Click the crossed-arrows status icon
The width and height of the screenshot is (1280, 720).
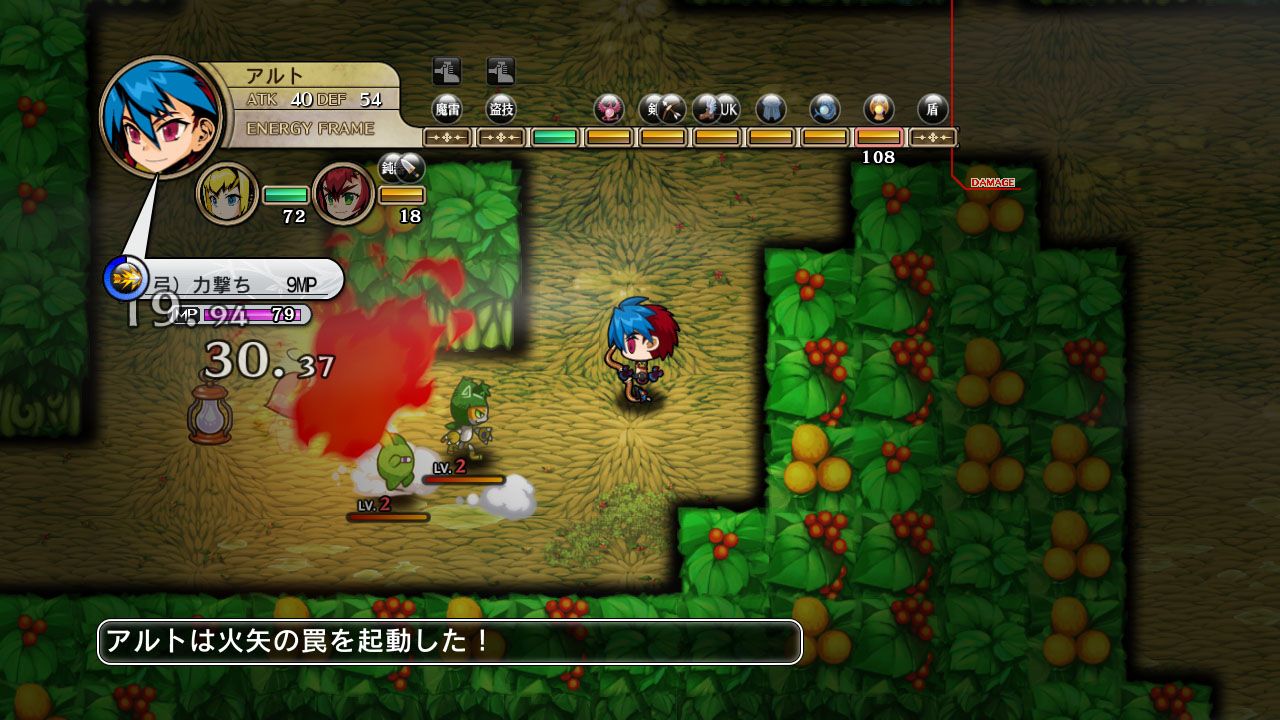point(673,108)
